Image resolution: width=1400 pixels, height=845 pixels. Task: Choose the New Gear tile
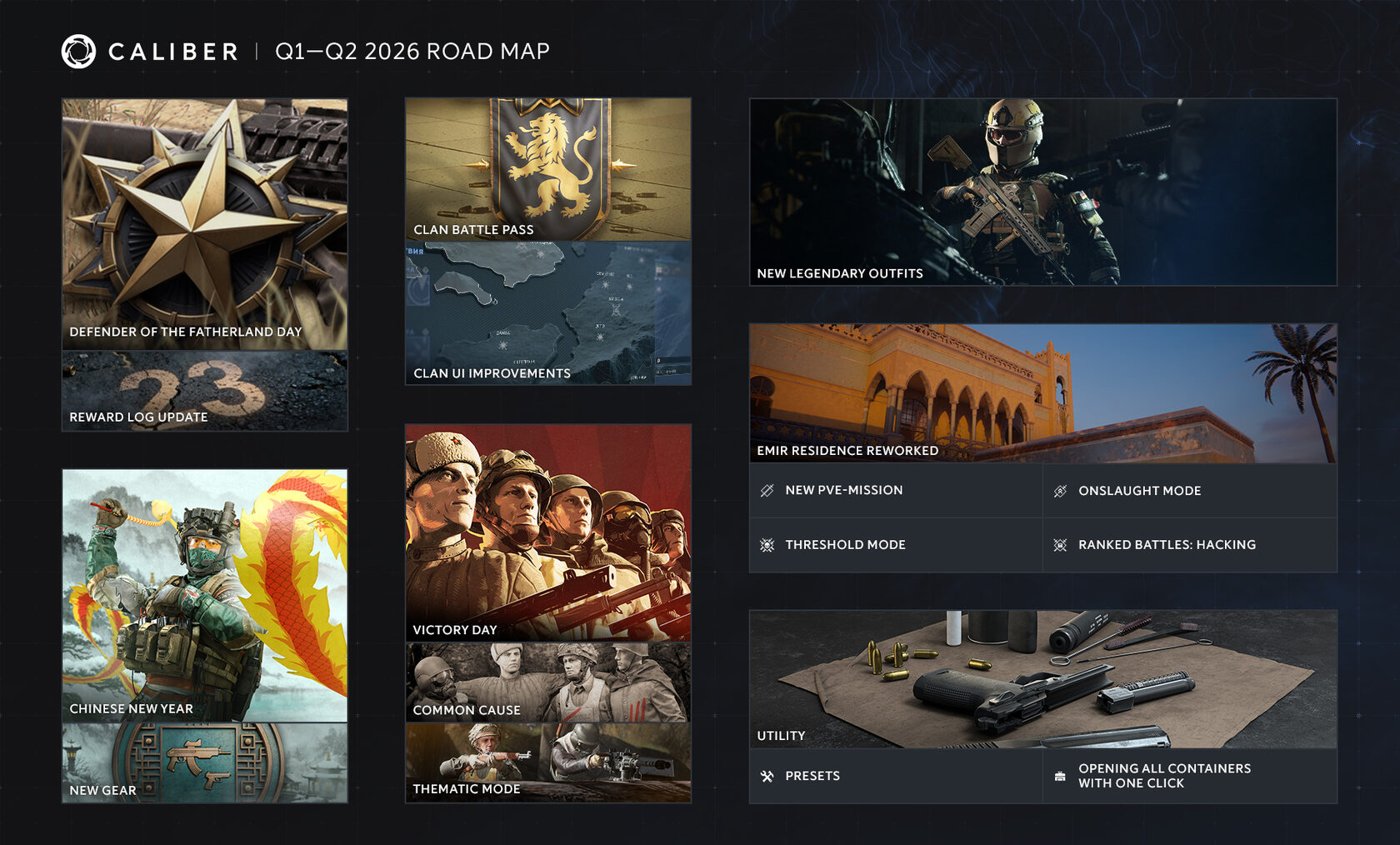tap(204, 762)
